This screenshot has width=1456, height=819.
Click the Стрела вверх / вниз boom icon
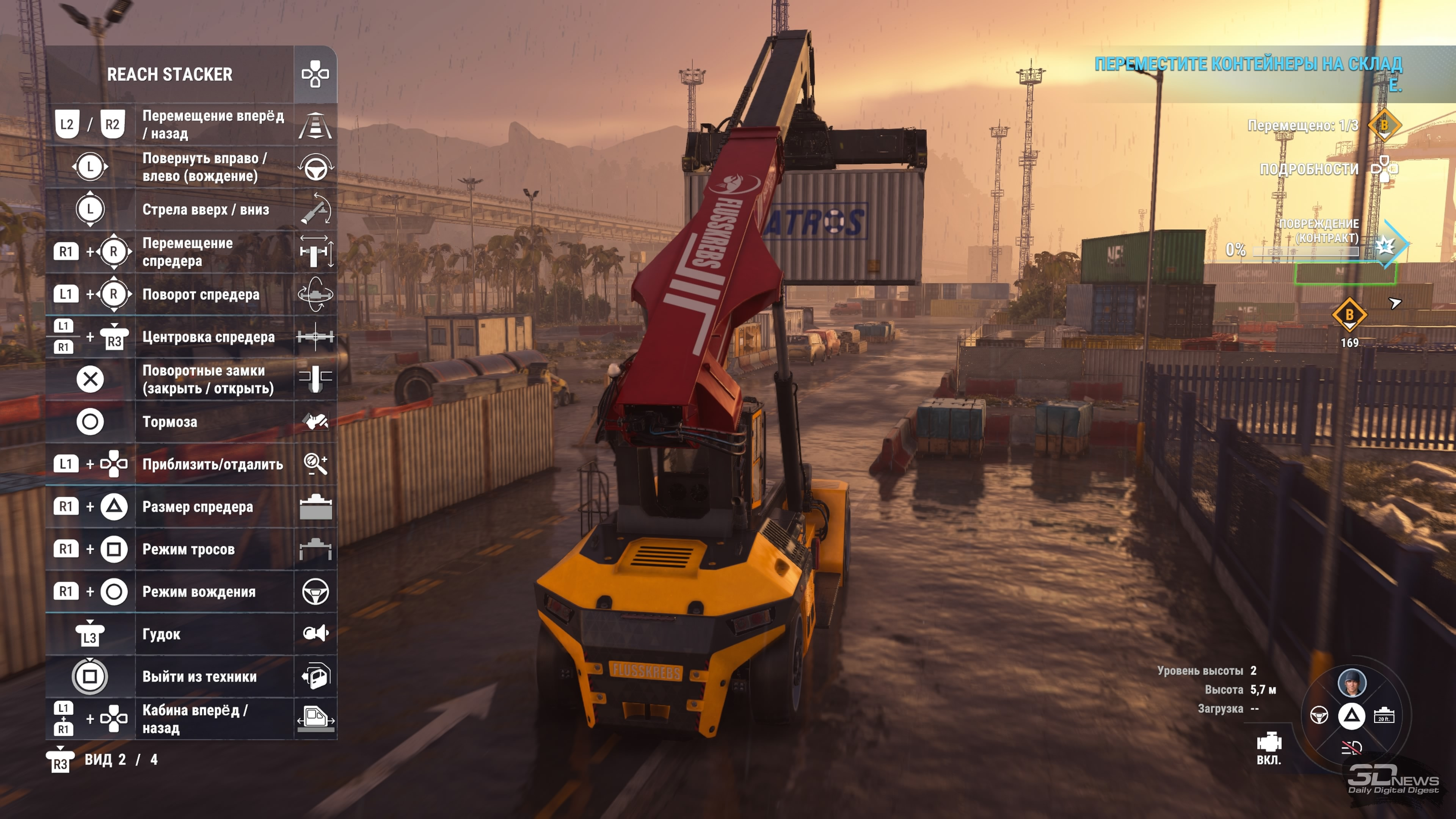coord(315,209)
